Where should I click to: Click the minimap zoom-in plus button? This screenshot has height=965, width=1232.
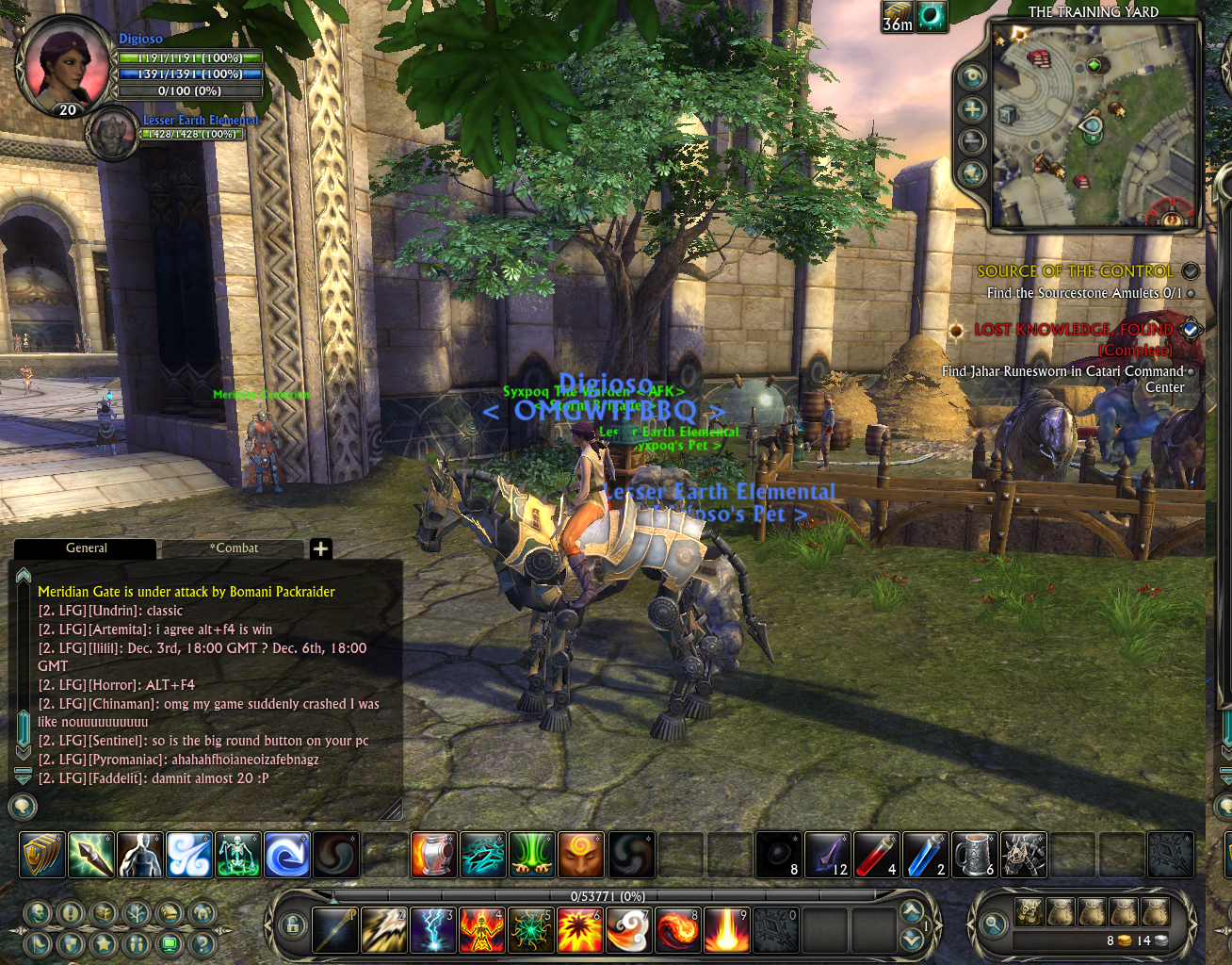tap(972, 110)
